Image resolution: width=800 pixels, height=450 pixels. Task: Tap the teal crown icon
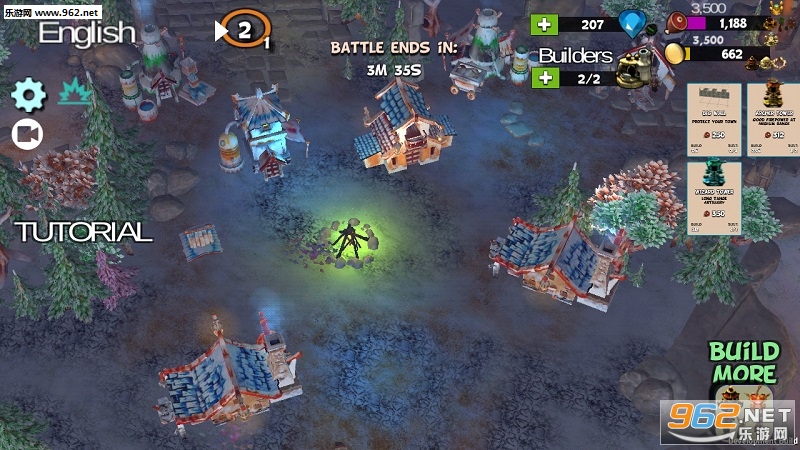point(76,94)
